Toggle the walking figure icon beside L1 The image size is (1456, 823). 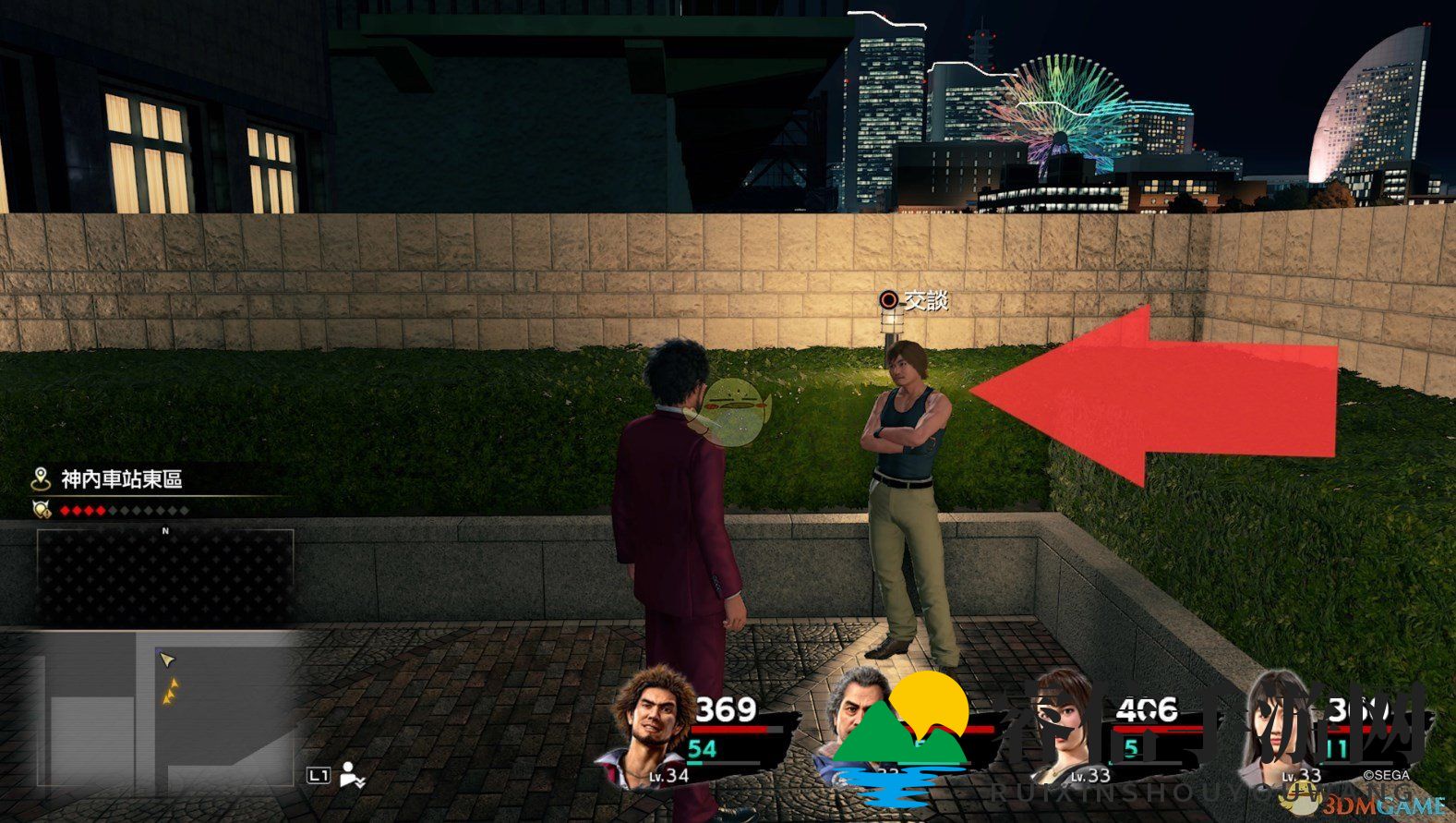[x=351, y=775]
